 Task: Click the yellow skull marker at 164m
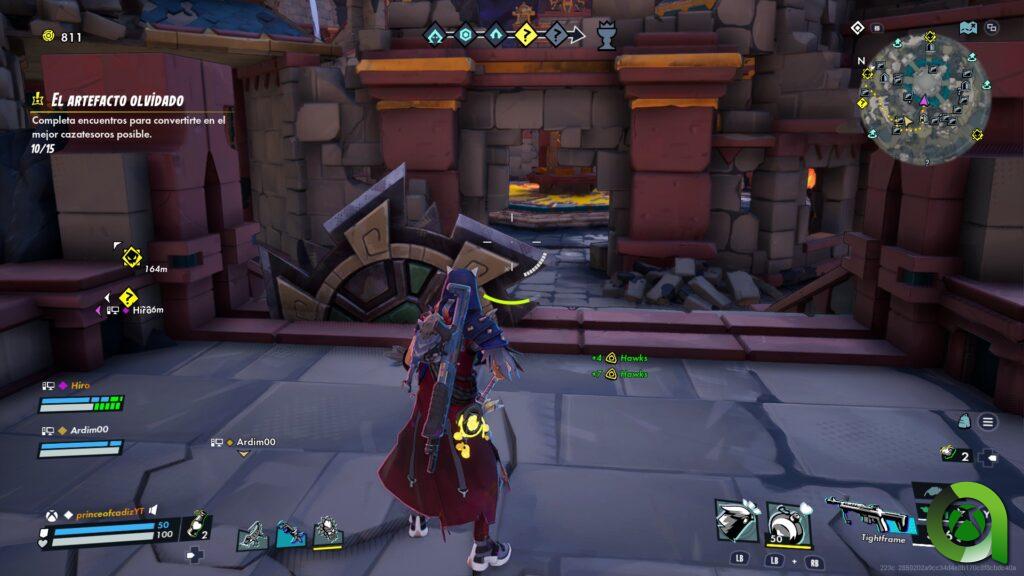tap(130, 258)
